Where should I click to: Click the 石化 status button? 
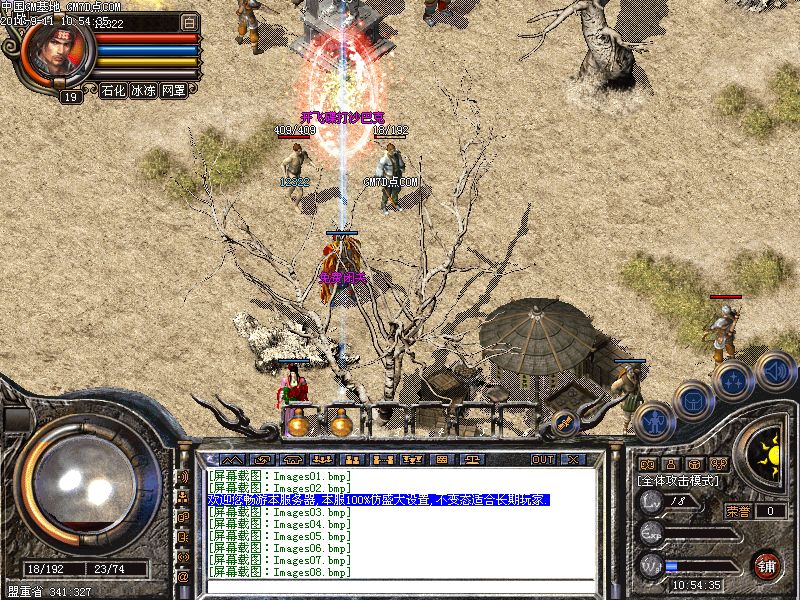114,90
